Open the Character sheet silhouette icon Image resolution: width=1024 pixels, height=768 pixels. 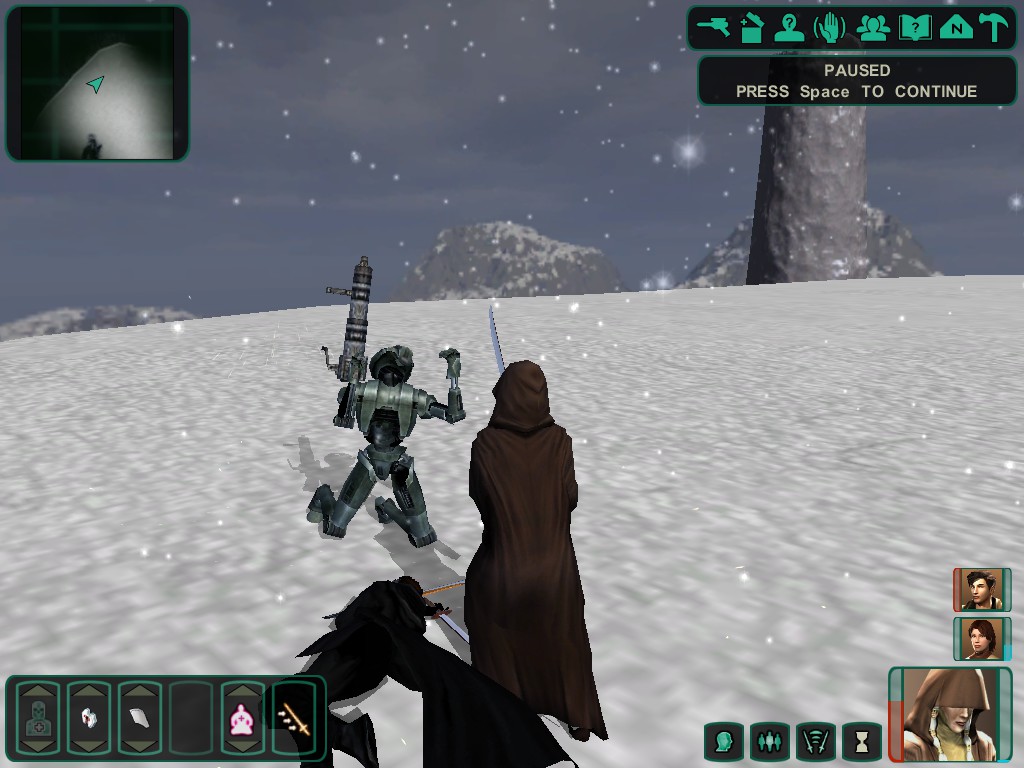[791, 27]
